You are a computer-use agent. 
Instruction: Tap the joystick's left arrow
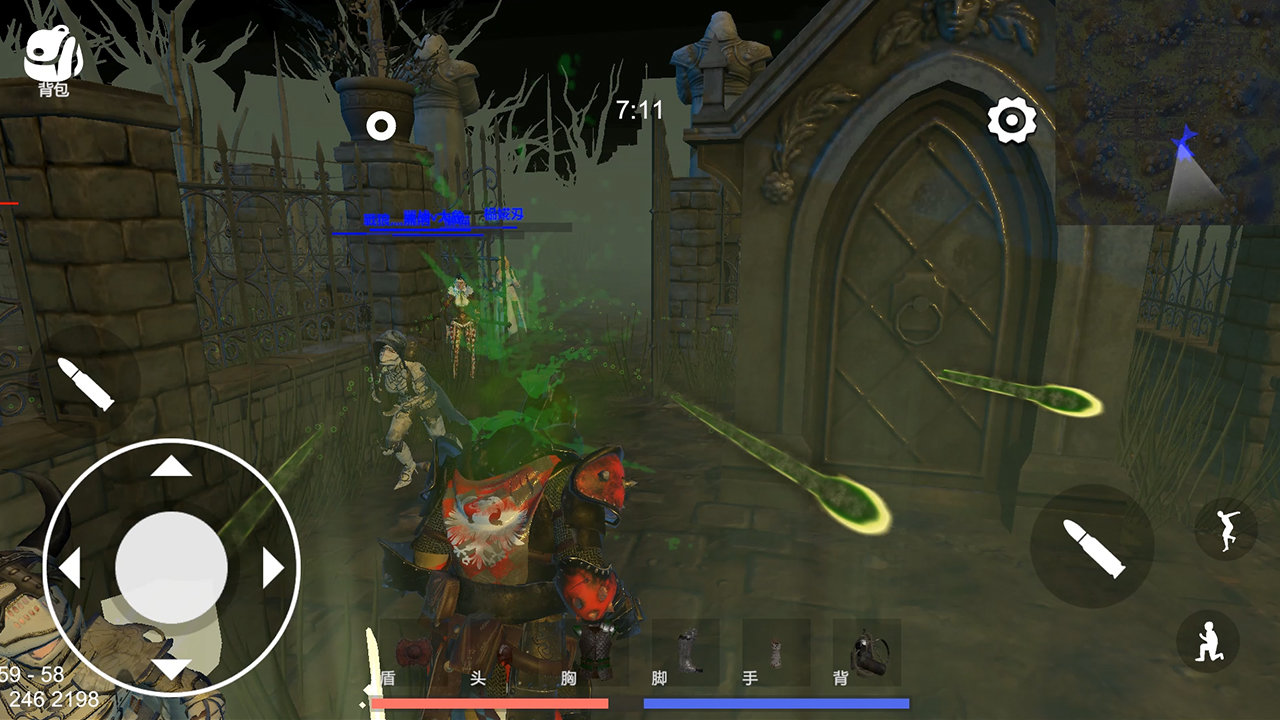pos(70,568)
